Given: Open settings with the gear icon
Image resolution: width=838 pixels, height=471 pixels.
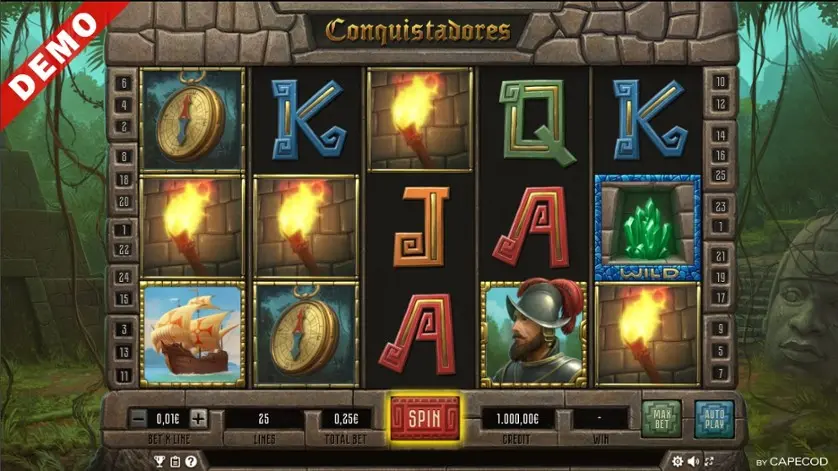Looking at the screenshot, I should tap(678, 461).
